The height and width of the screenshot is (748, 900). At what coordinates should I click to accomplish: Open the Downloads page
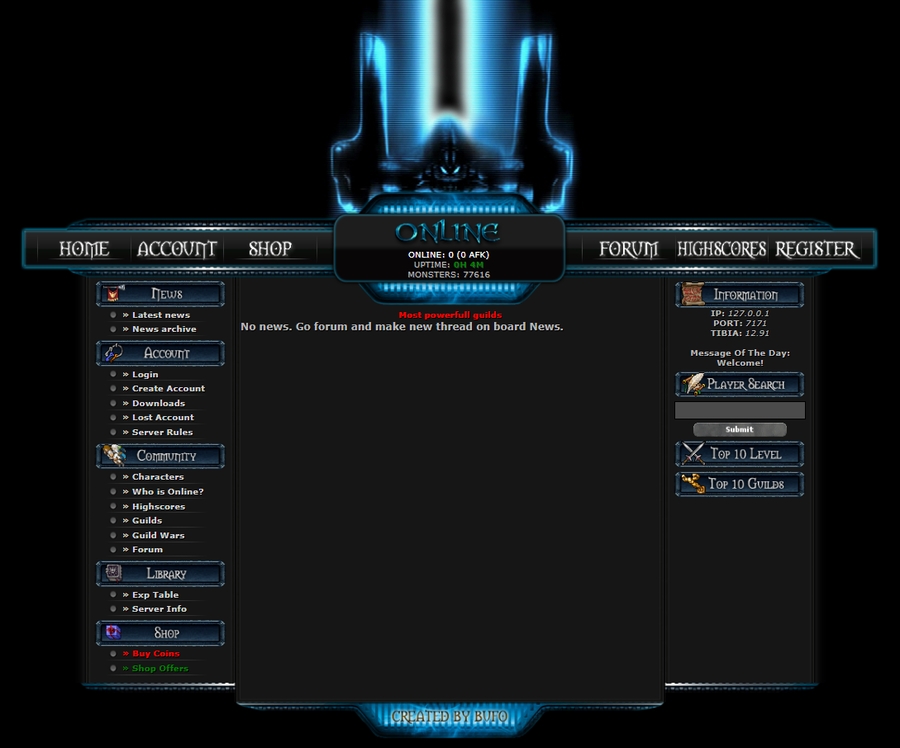click(158, 403)
